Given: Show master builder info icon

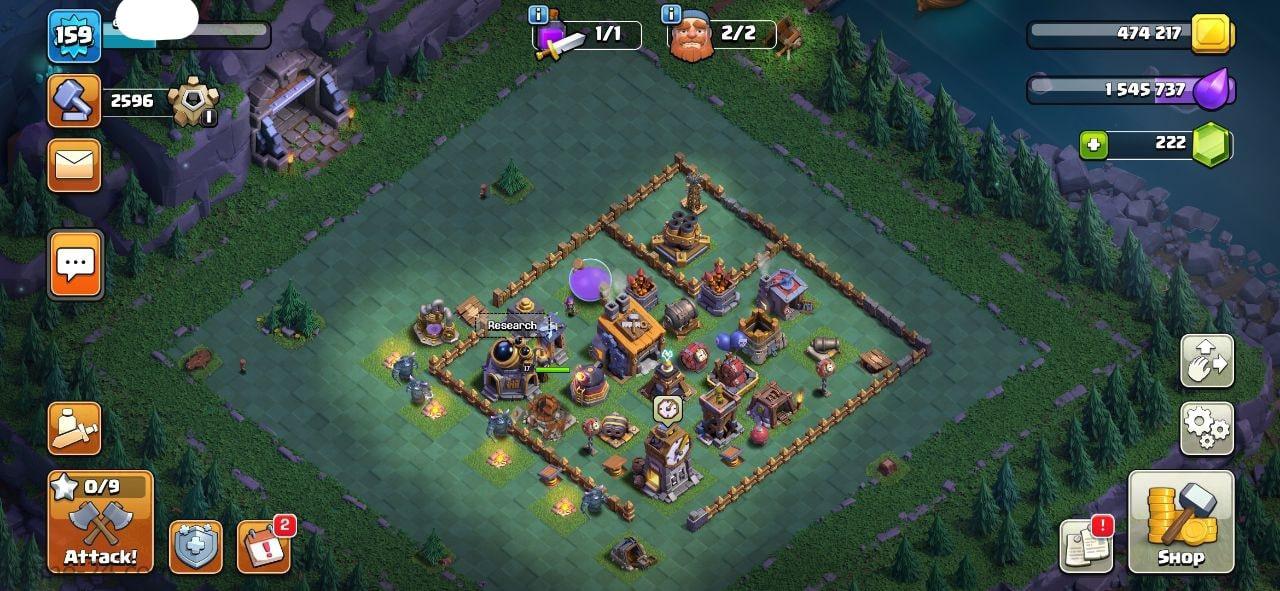Looking at the screenshot, I should coord(672,14).
